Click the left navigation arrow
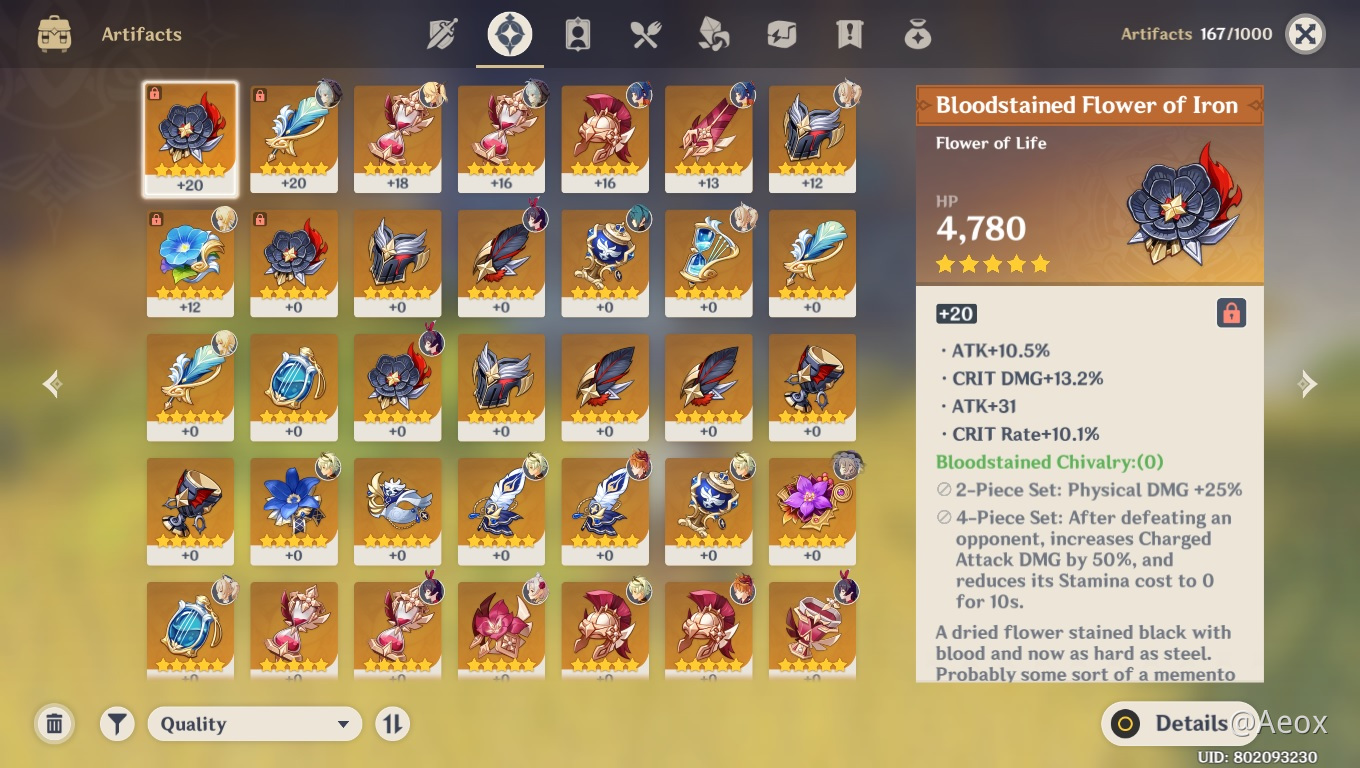 (x=51, y=383)
